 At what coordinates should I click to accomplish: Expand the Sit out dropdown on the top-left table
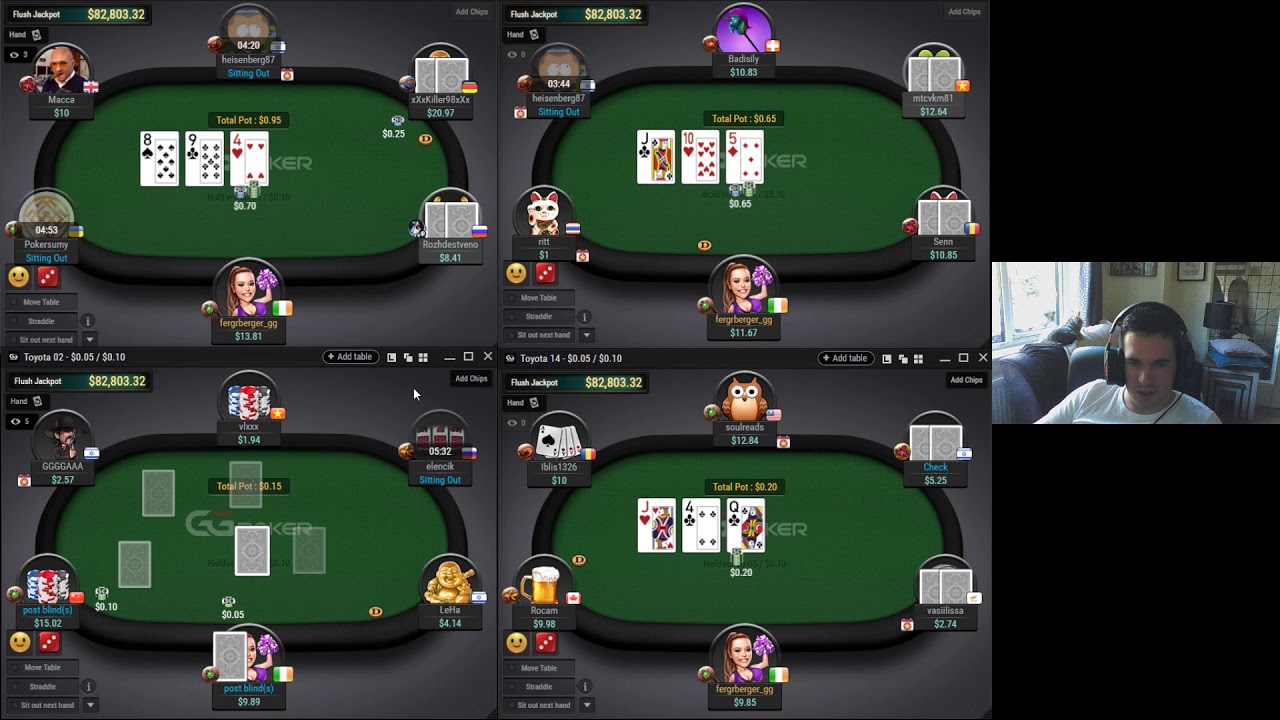tap(90, 340)
